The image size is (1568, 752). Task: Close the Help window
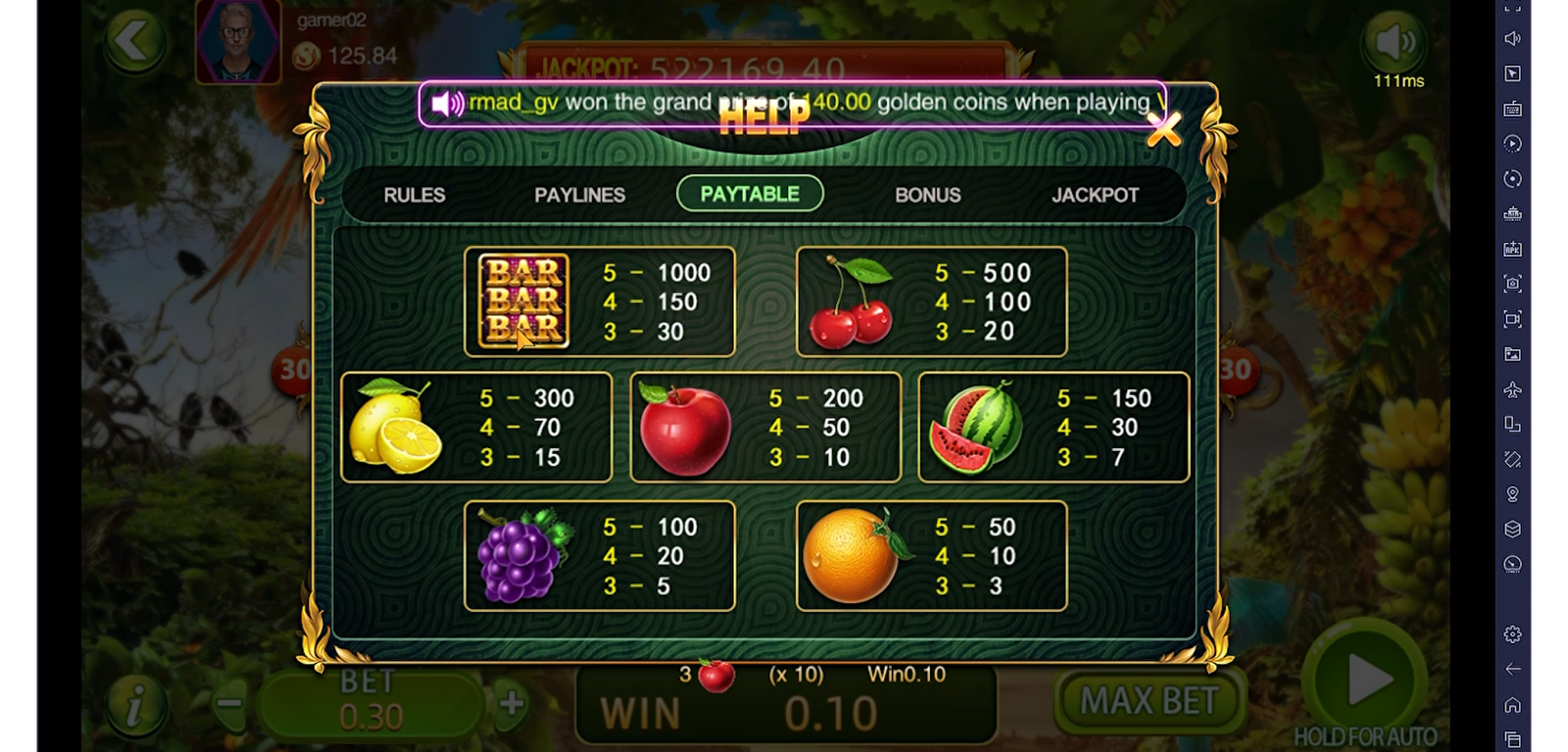tap(1163, 128)
